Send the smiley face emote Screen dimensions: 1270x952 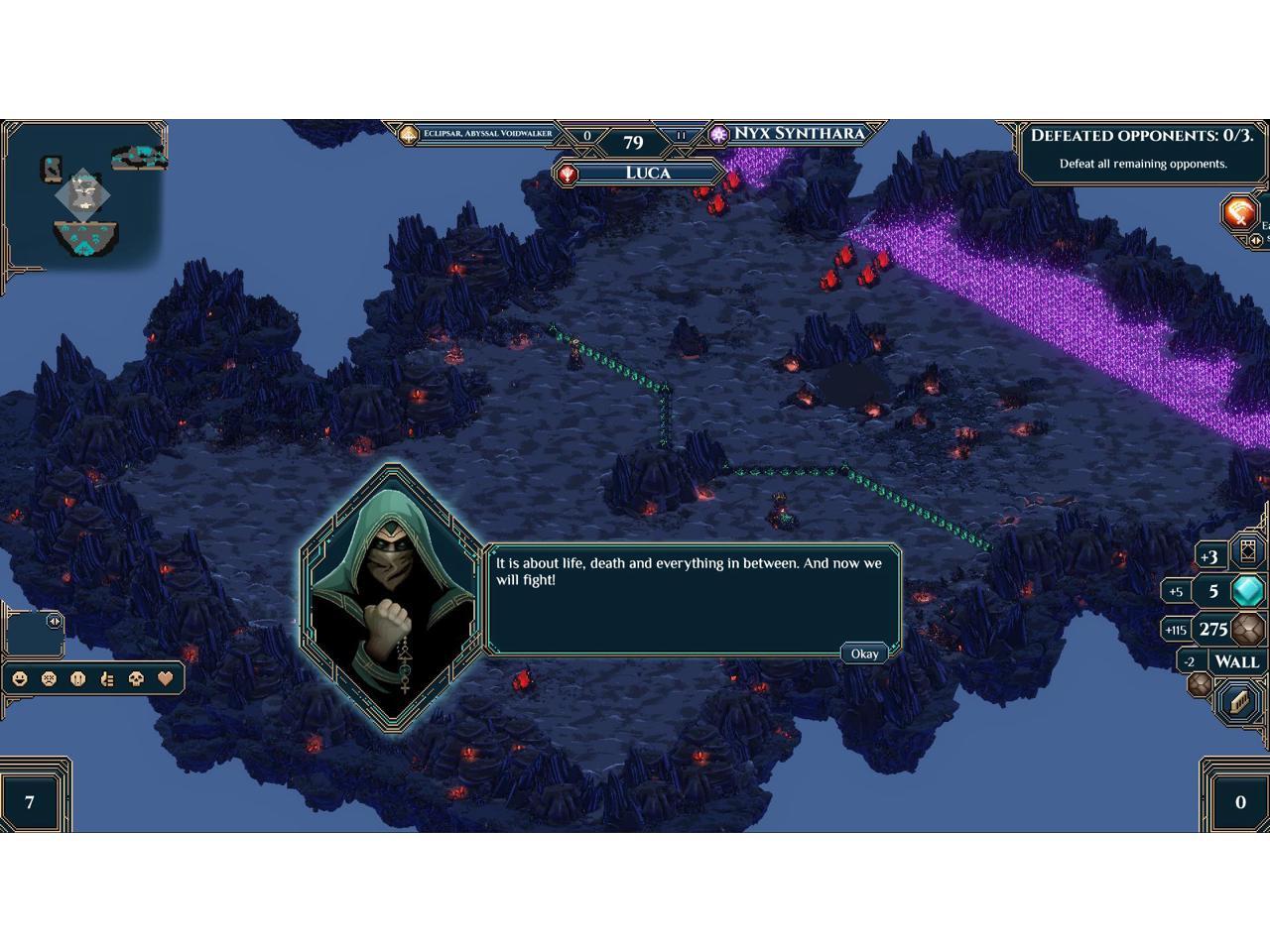point(20,679)
